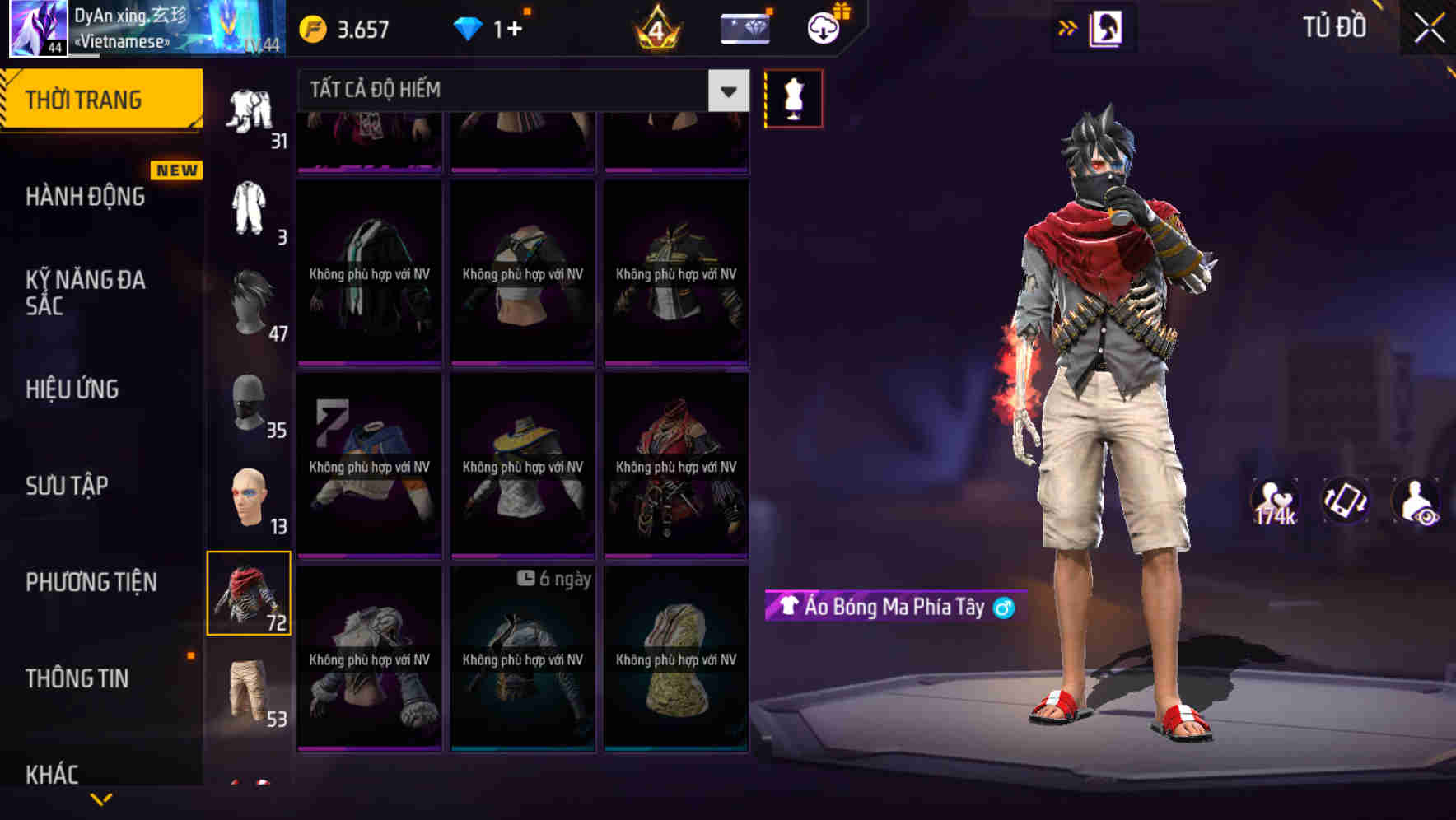Select the outfit with the 6 ngày timer
The image size is (1456, 820).
point(521,659)
